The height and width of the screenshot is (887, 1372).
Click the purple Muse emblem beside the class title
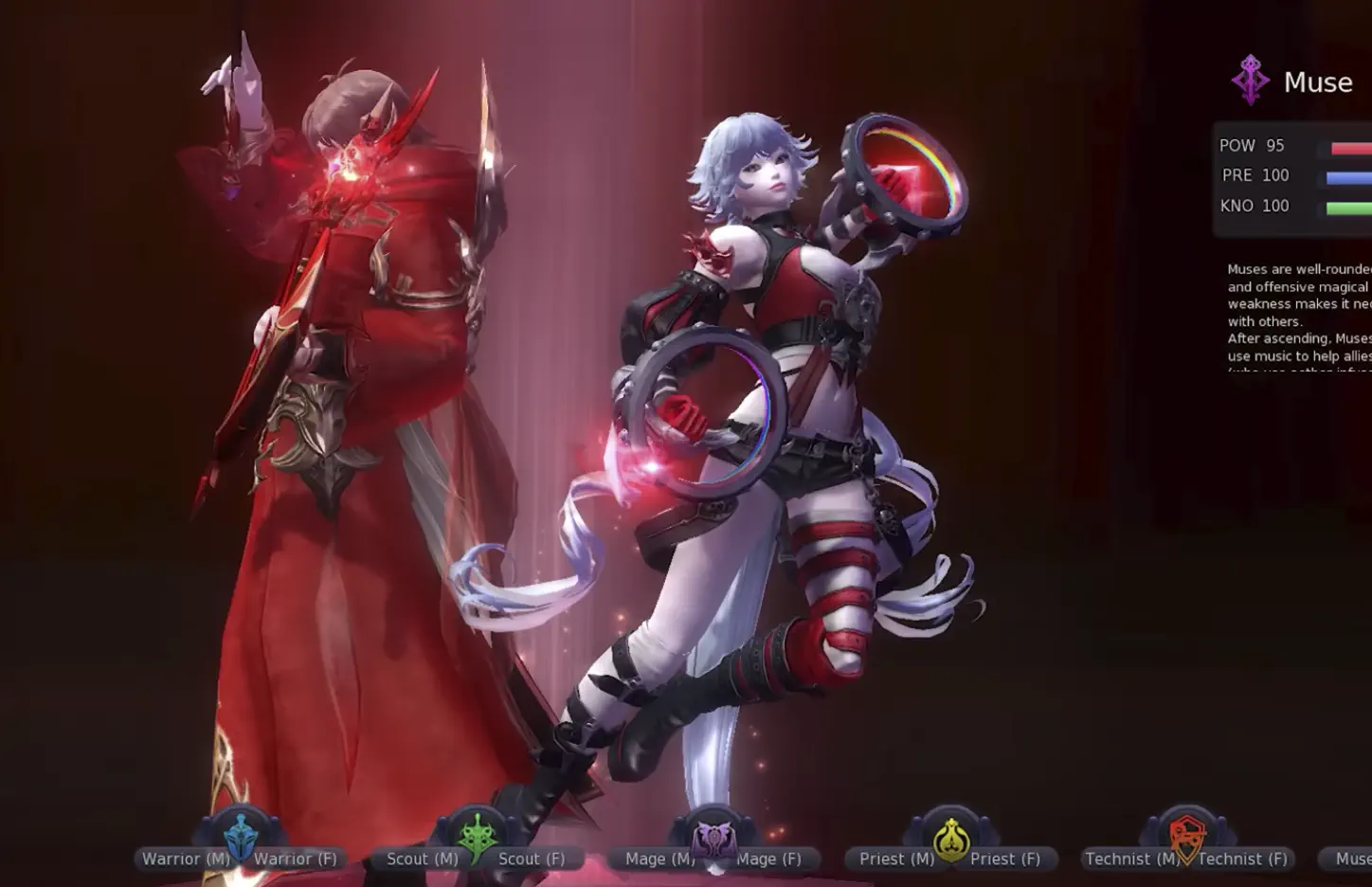pyautogui.click(x=1251, y=81)
